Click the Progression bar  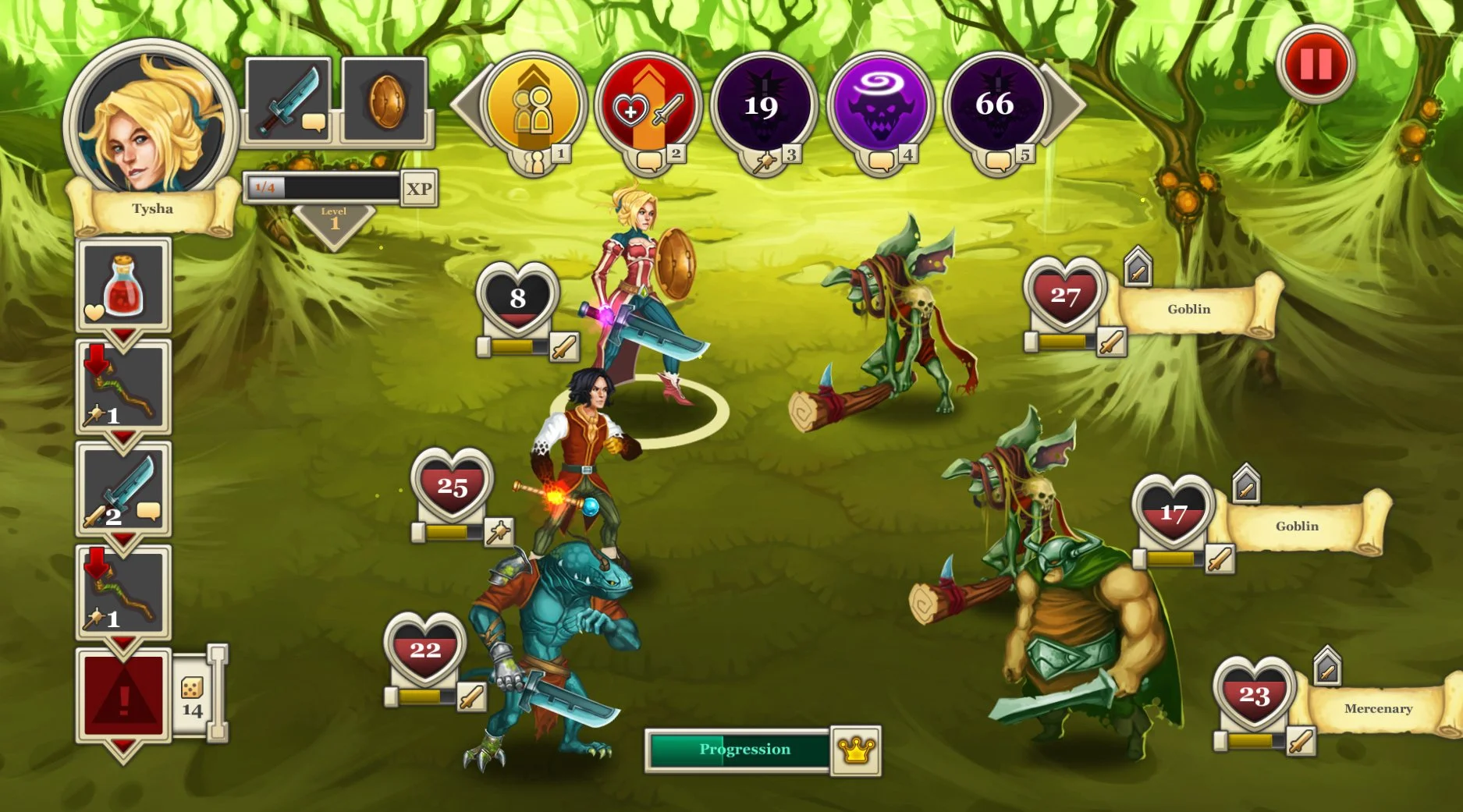pos(736,750)
